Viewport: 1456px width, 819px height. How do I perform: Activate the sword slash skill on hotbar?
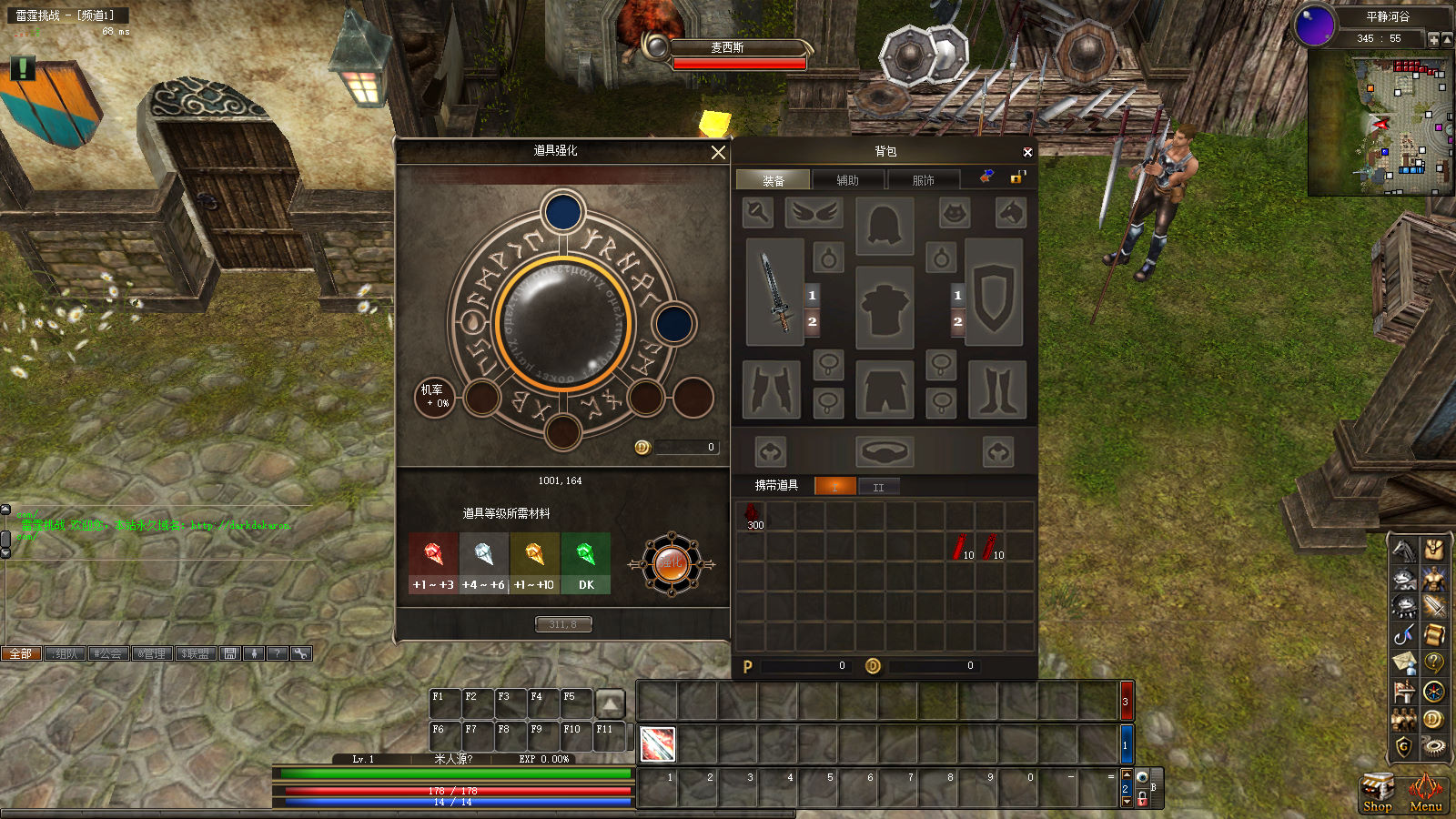pos(657,744)
